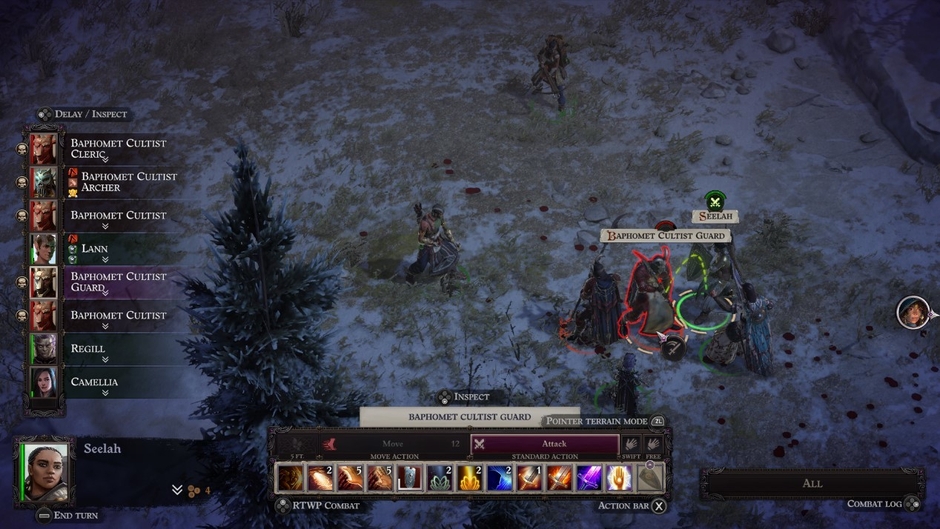Image resolution: width=940 pixels, height=529 pixels.
Task: Choose the Move action button
Action: 392,444
